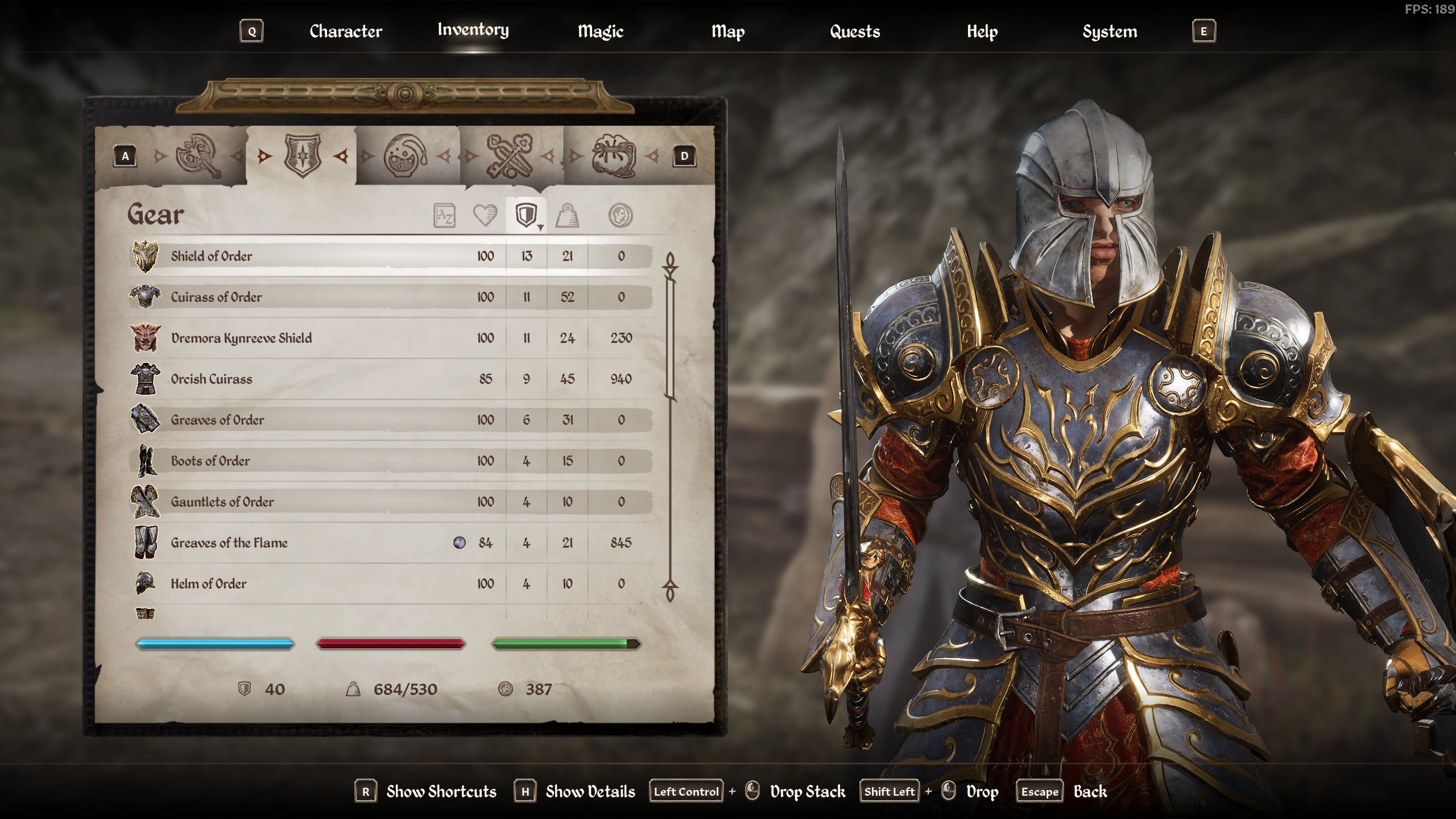This screenshot has width=1456, height=819.
Task: Select the miscellaneous sack category tab
Action: pyautogui.click(x=613, y=155)
